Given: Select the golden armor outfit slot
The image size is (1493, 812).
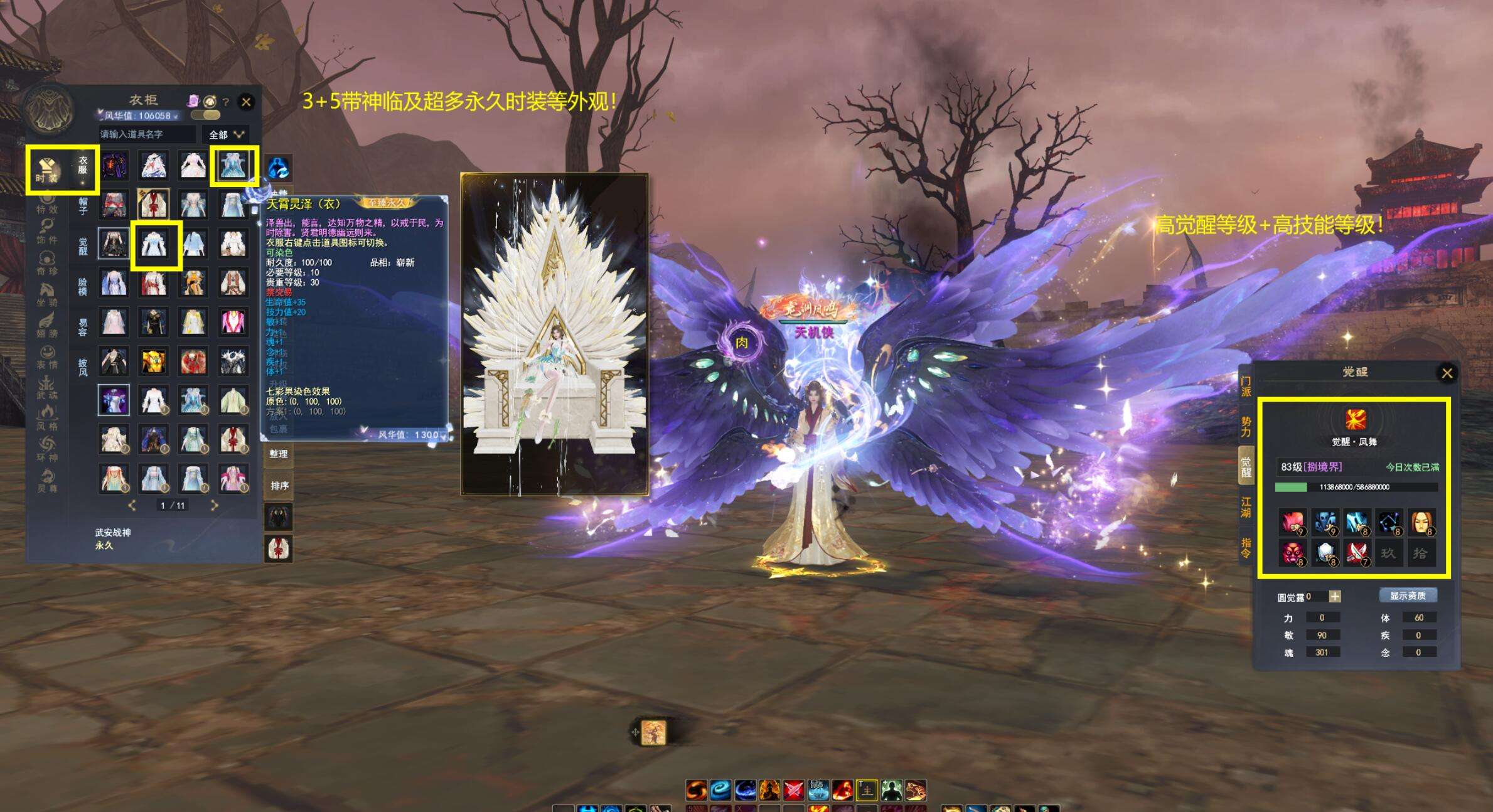Looking at the screenshot, I should coord(153,361).
